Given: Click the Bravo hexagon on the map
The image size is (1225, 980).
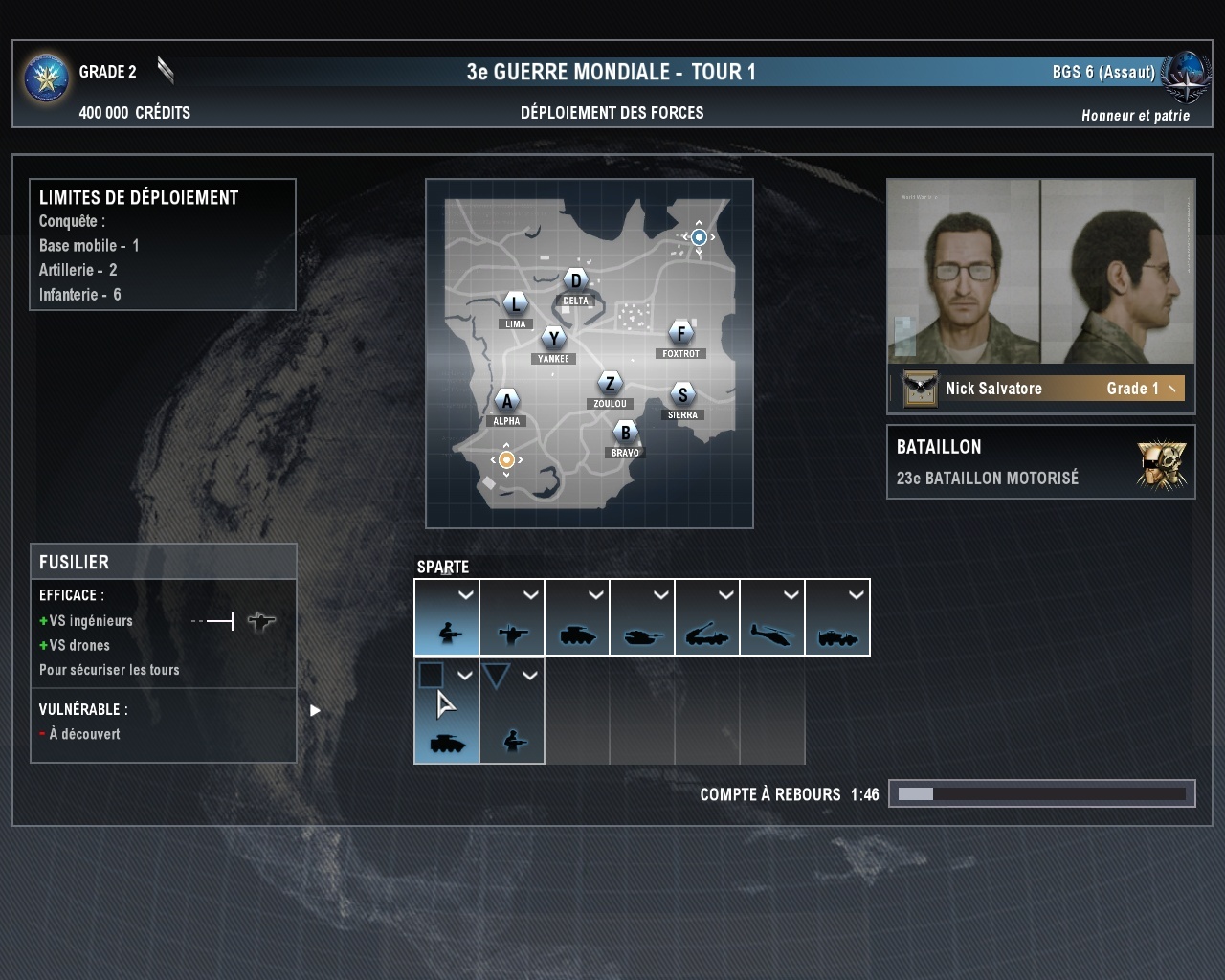Looking at the screenshot, I should pyautogui.click(x=625, y=433).
